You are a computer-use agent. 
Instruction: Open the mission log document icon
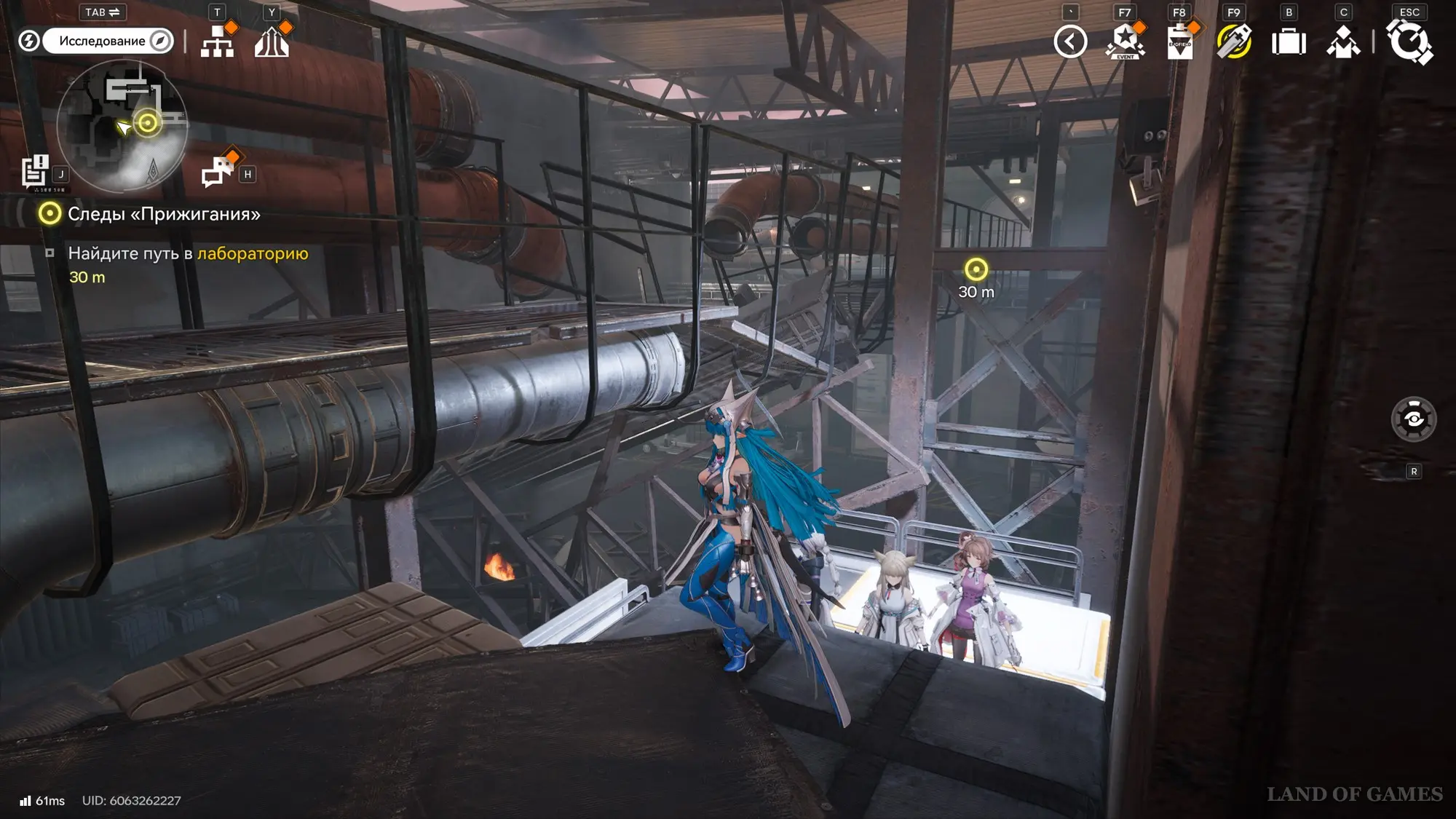point(34,172)
